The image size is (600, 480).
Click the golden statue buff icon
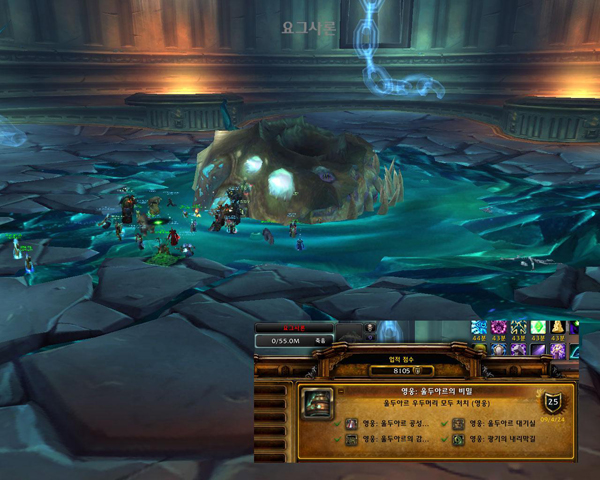click(x=558, y=328)
